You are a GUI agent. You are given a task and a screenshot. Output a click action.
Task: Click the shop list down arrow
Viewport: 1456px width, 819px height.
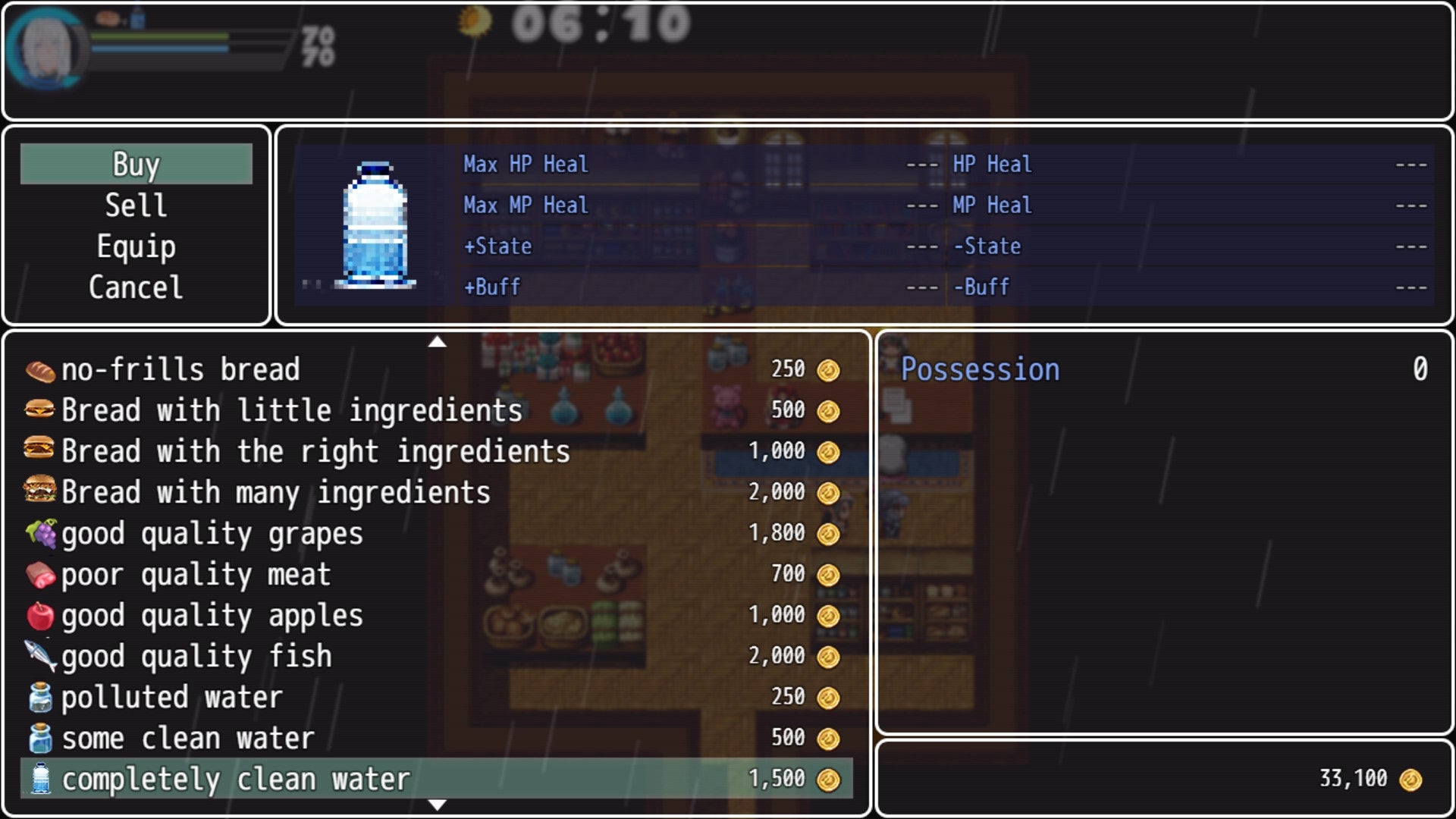(x=437, y=805)
